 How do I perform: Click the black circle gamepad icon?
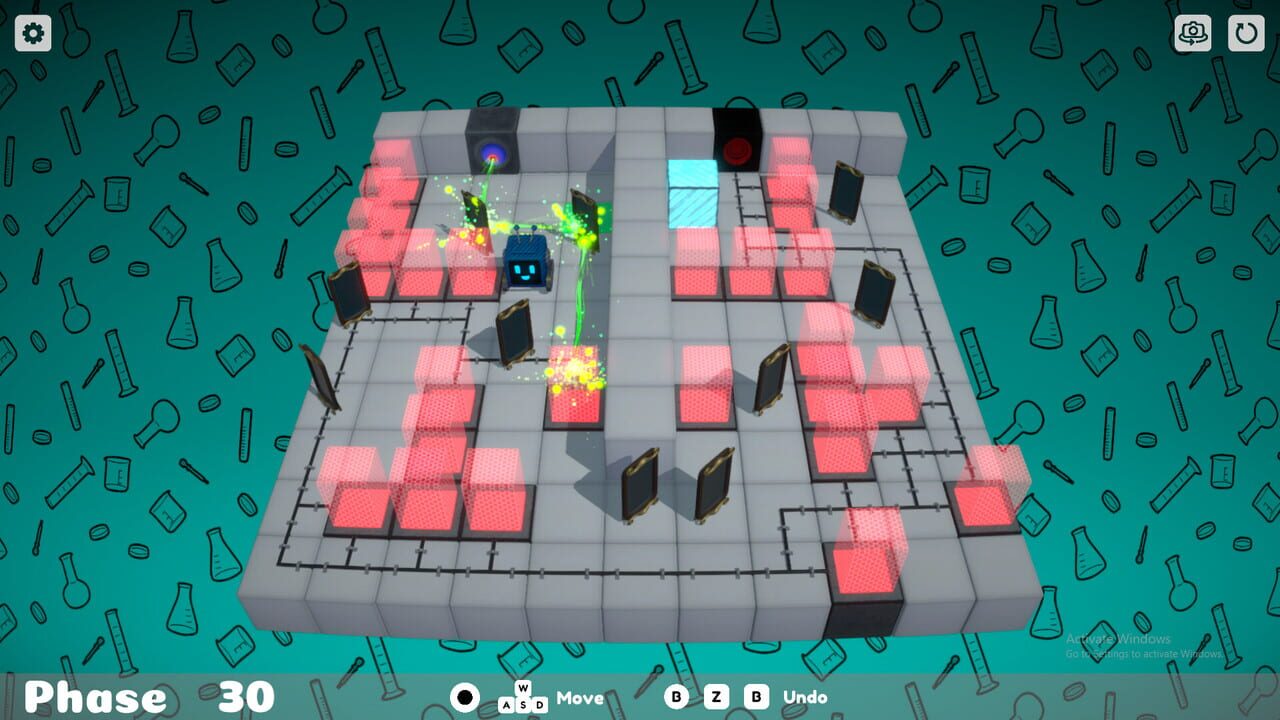click(x=463, y=697)
